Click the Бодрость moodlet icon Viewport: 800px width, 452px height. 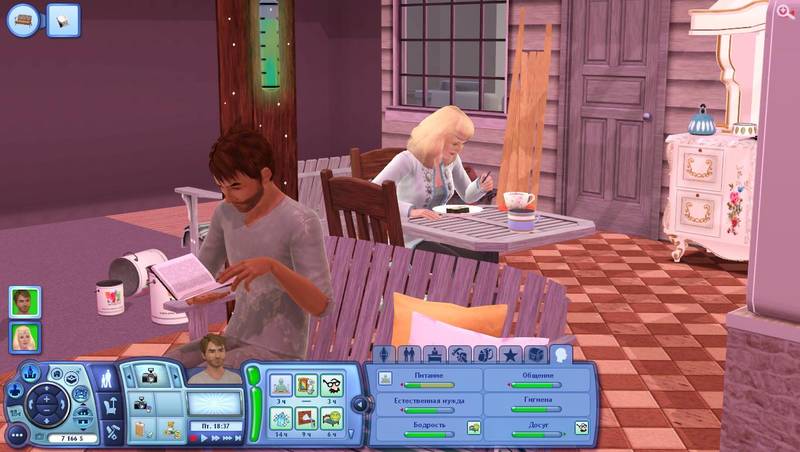tap(474, 428)
